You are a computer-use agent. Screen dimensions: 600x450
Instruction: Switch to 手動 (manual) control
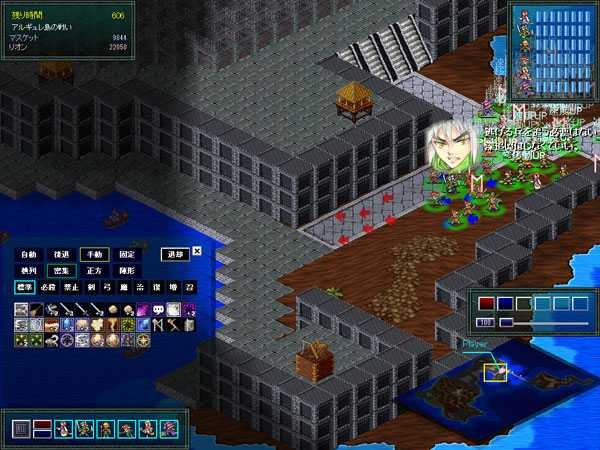95,254
